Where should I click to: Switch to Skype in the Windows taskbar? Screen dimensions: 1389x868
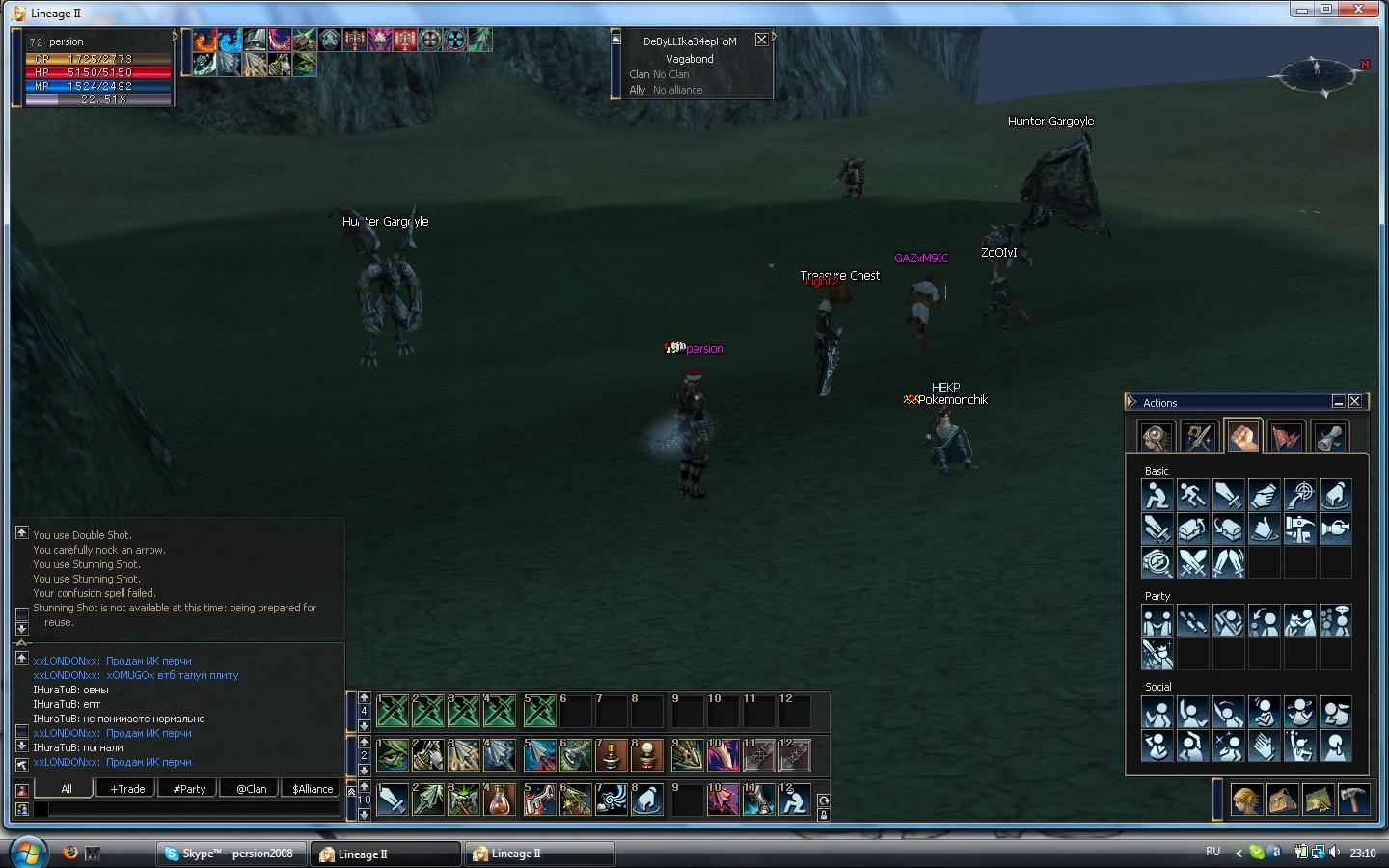pos(231,854)
